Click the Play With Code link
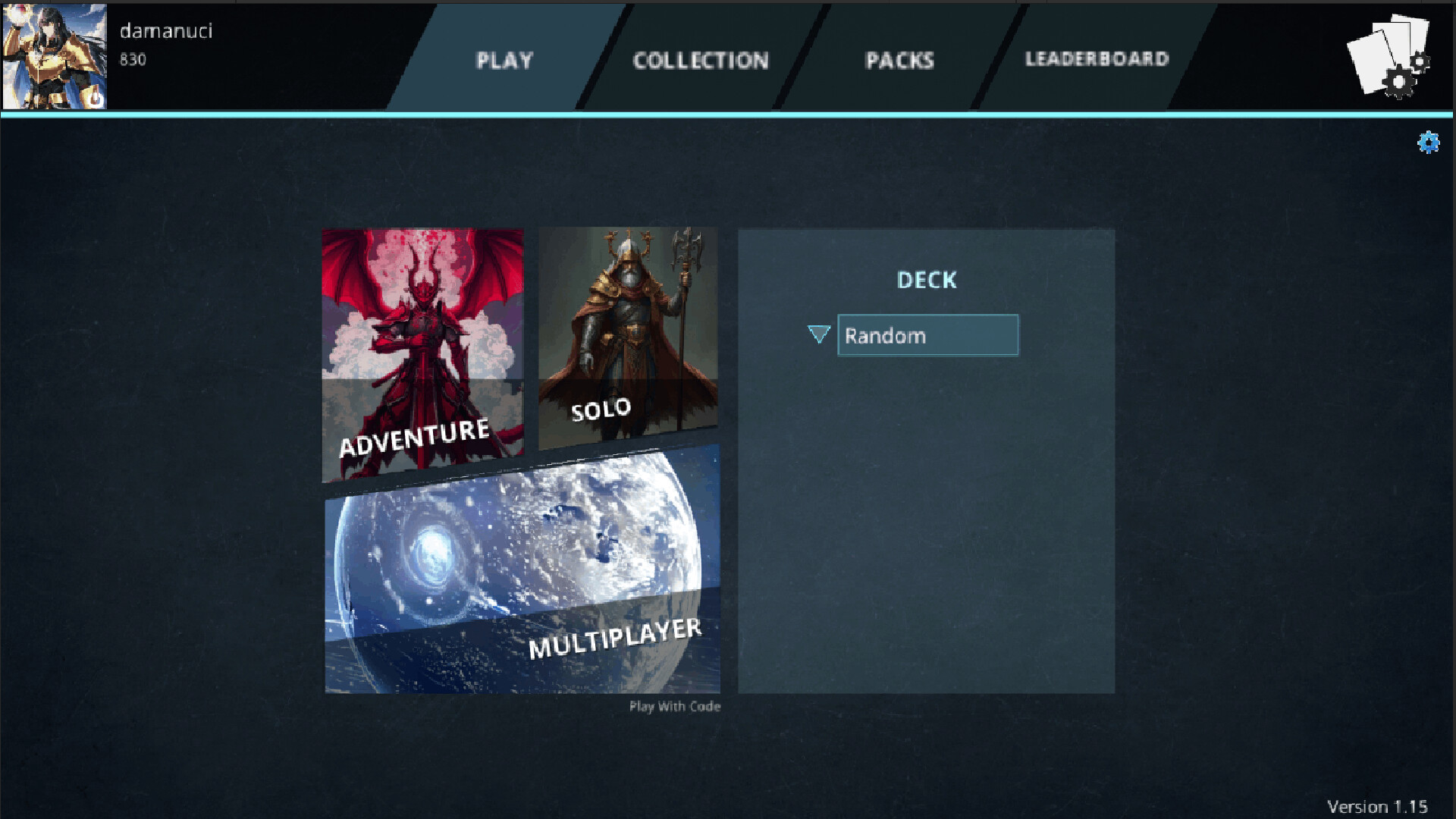 click(673, 706)
